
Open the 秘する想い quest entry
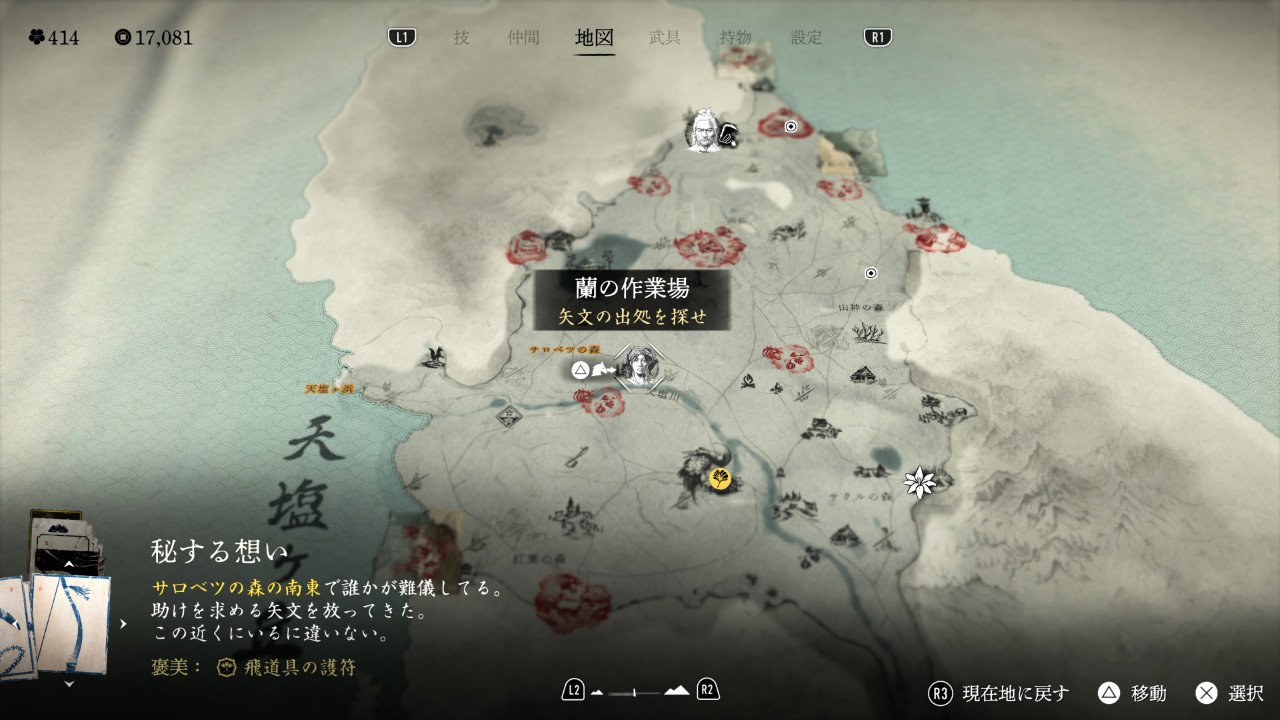(219, 550)
